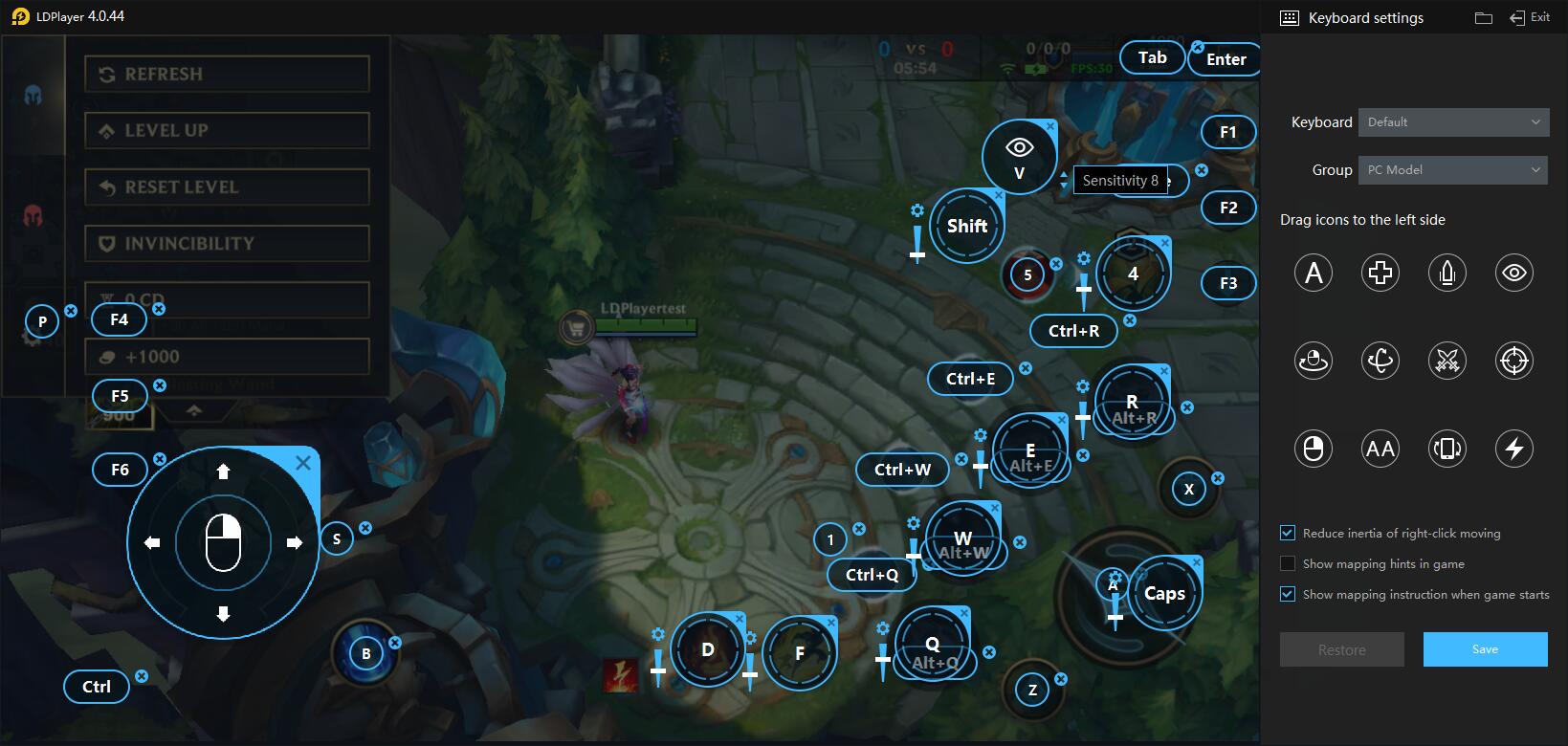Choose INVINCIBILITY from the cheat menu
The height and width of the screenshot is (746, 1568).
(227, 243)
